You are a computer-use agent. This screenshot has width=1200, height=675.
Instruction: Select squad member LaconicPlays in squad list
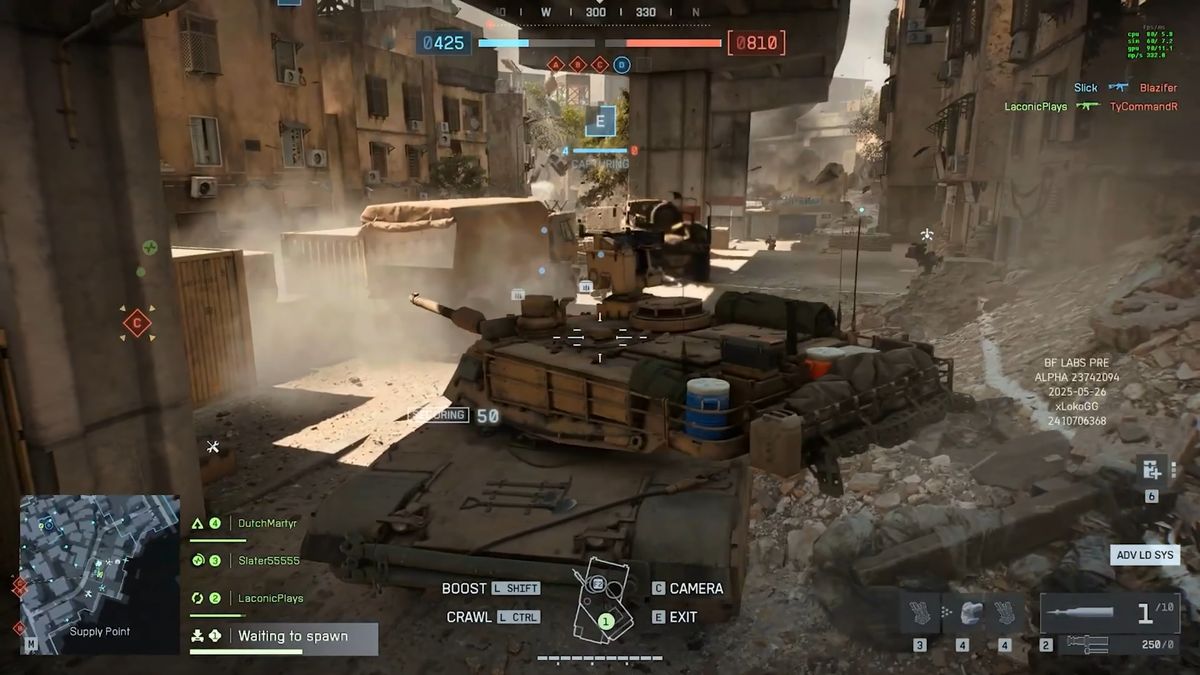tap(270, 598)
